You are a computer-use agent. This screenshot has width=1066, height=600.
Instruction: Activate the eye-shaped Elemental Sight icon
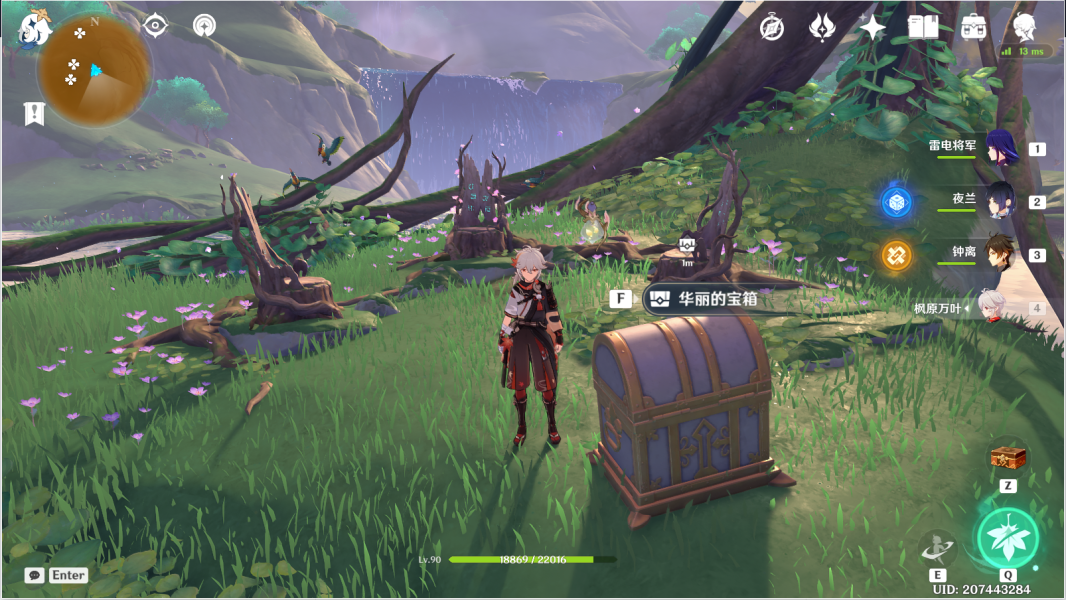[x=155, y=26]
